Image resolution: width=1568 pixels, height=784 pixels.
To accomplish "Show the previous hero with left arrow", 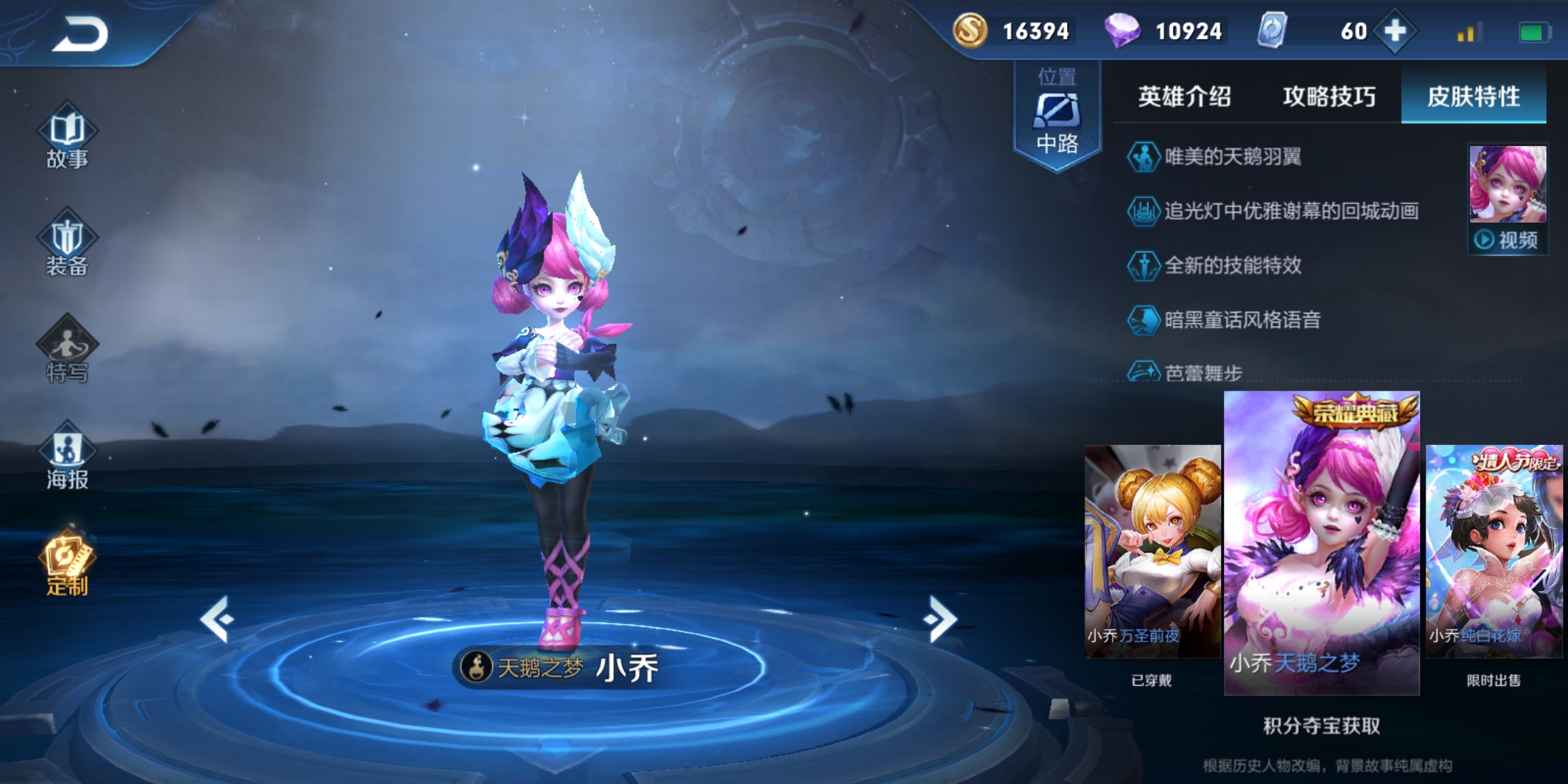I will (217, 619).
